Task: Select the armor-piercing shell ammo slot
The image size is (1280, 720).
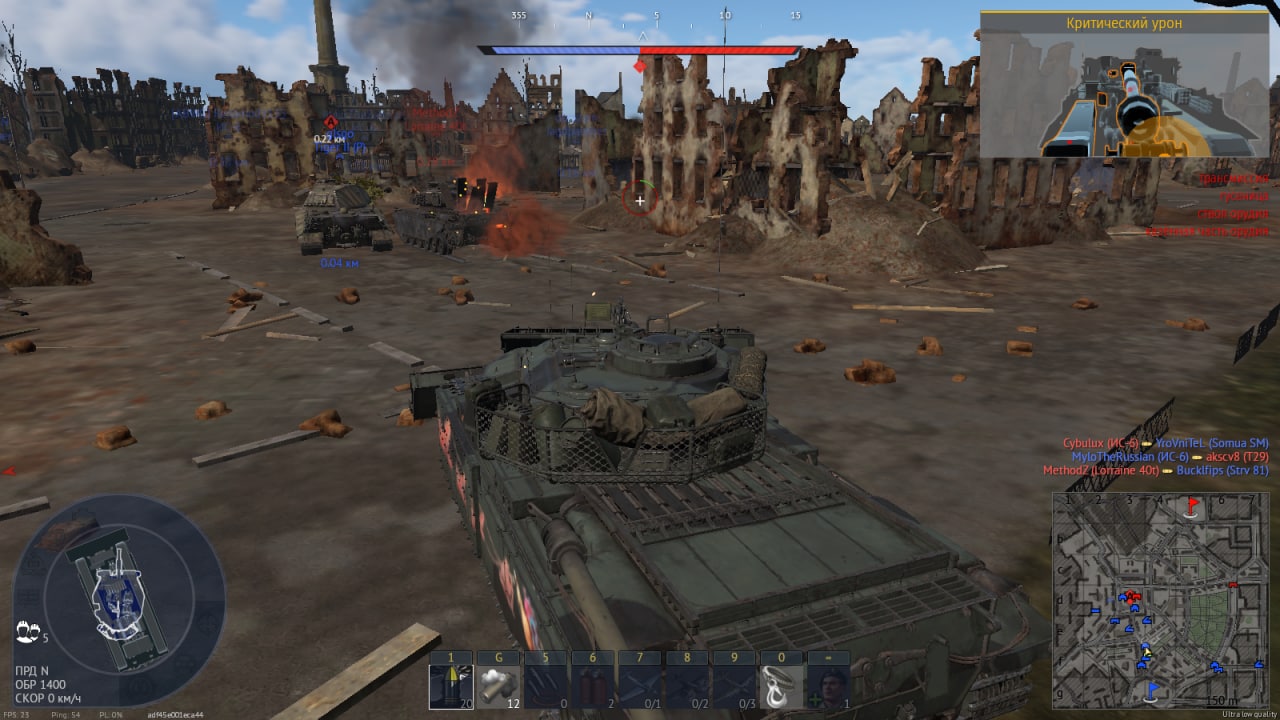Action: (x=450, y=687)
